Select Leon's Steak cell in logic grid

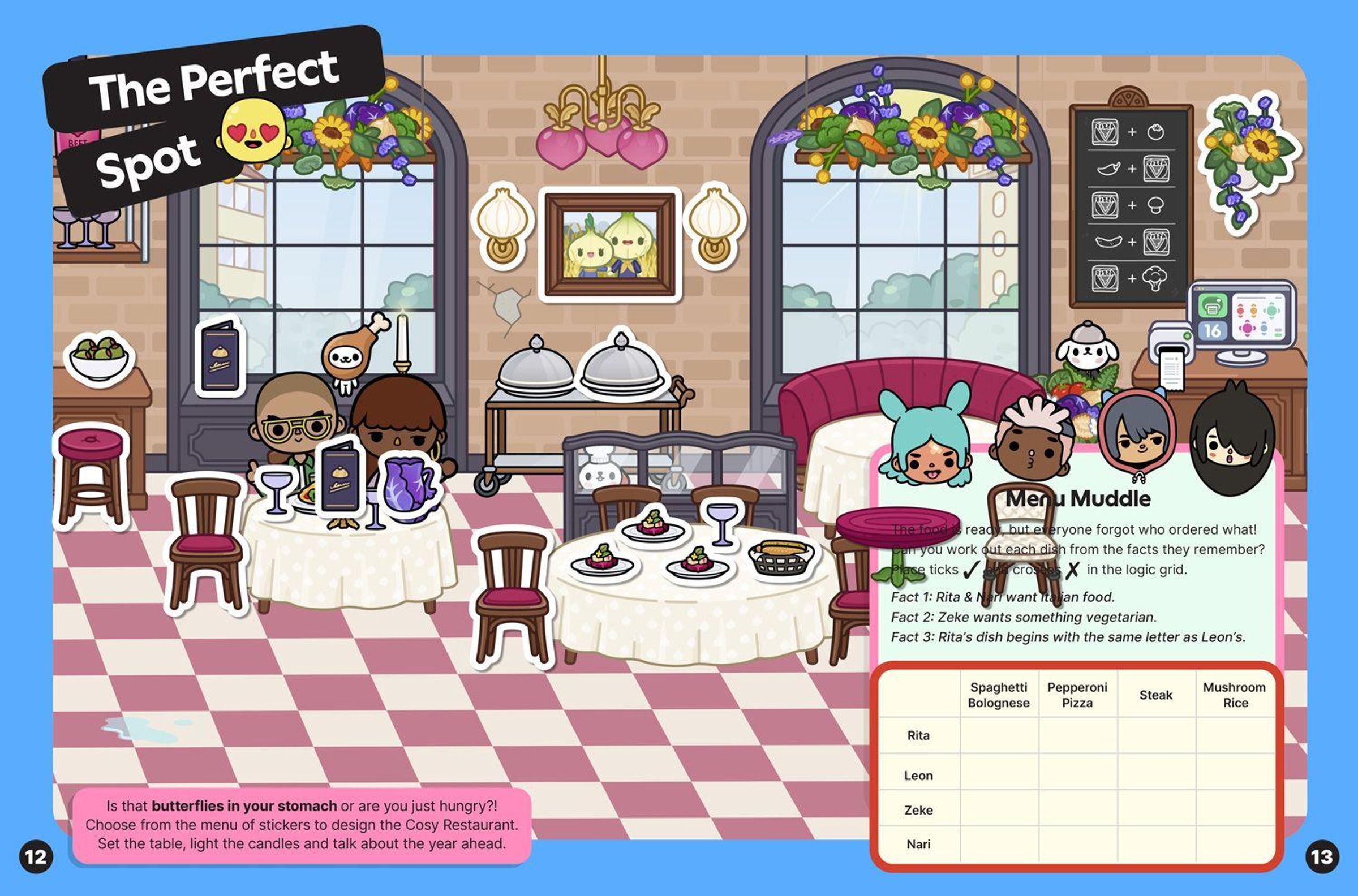1155,773
